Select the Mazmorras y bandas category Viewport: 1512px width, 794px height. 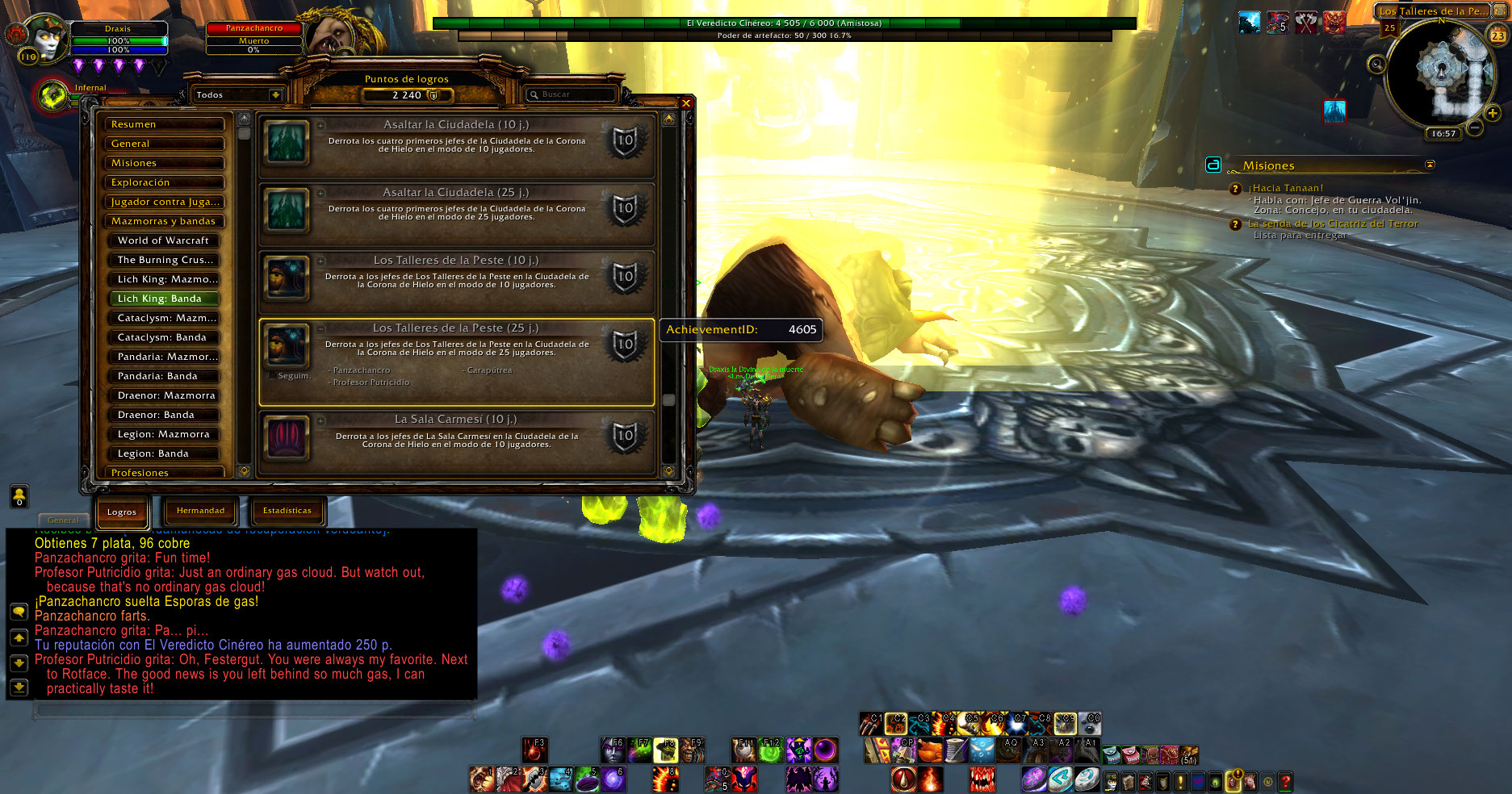(x=164, y=221)
